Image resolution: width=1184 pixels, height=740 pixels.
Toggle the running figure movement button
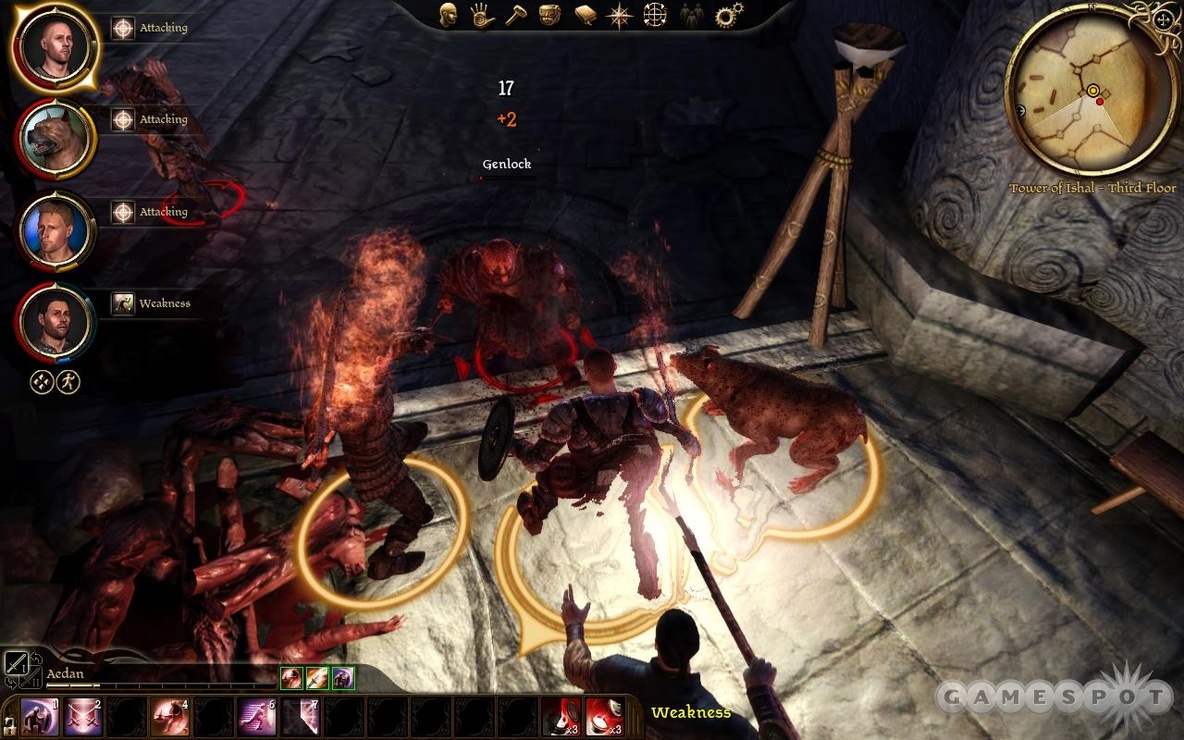click(68, 382)
